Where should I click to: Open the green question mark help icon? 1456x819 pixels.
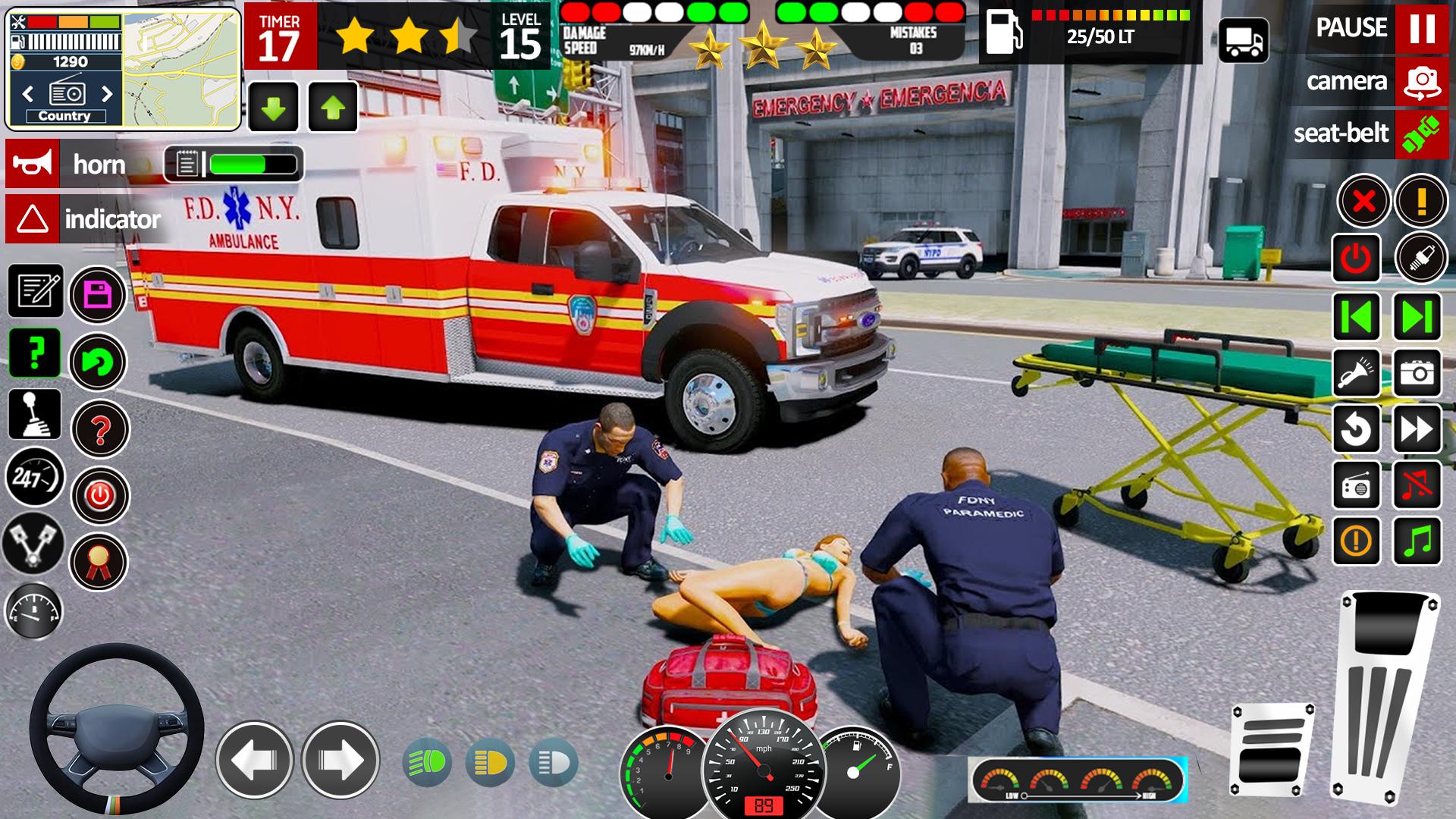(x=35, y=353)
